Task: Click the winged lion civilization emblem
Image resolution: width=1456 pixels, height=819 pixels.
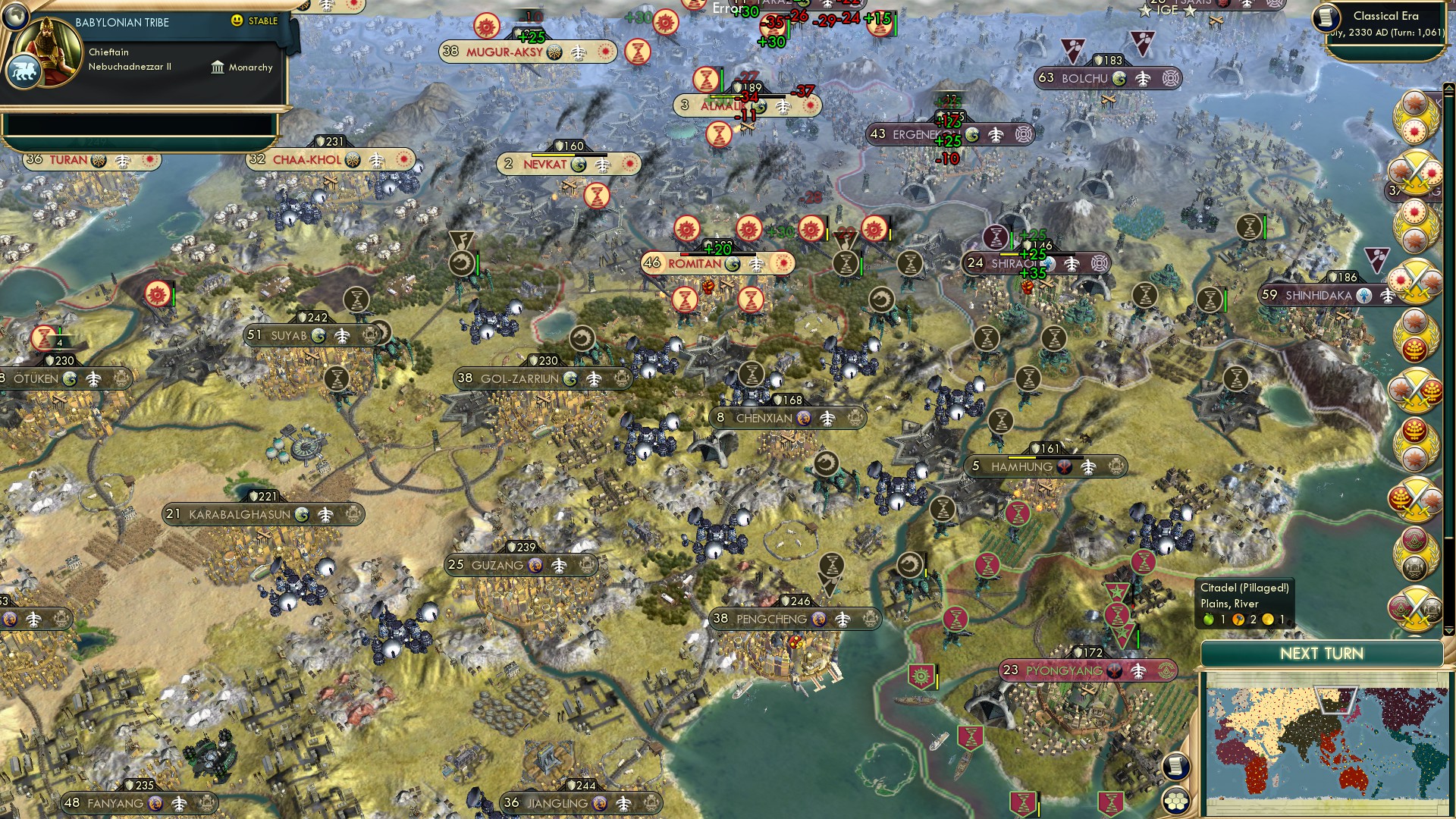Action: click(23, 72)
